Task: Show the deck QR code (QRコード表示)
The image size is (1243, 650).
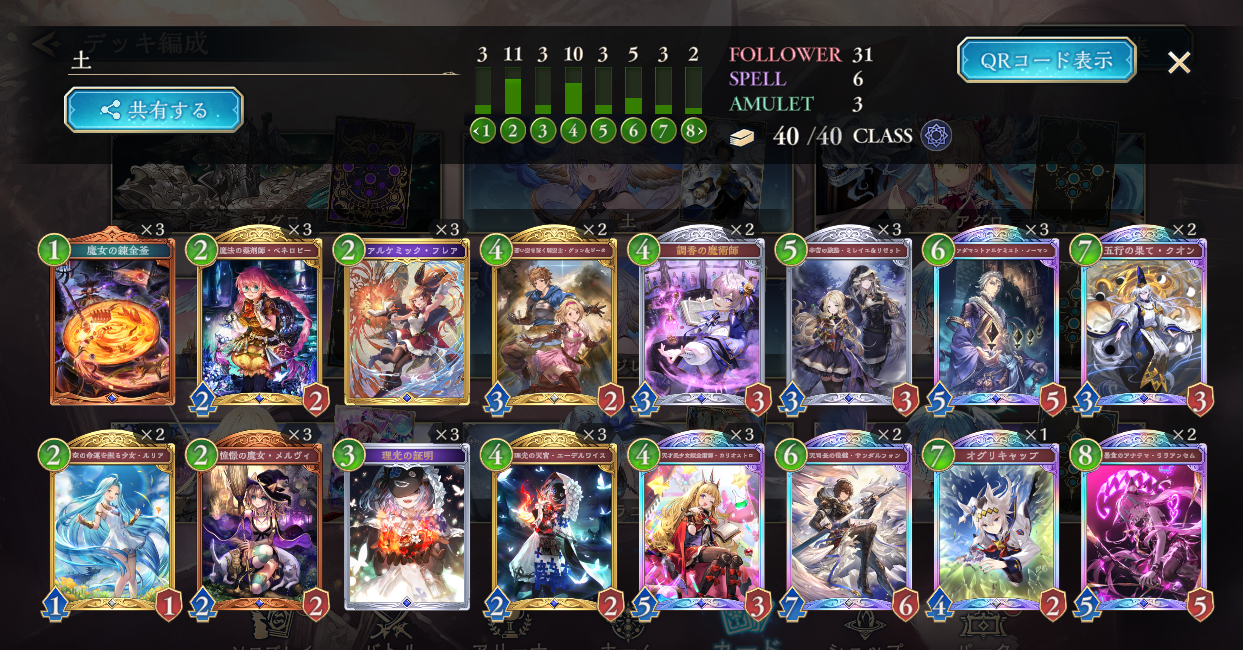Action: [x=1046, y=60]
